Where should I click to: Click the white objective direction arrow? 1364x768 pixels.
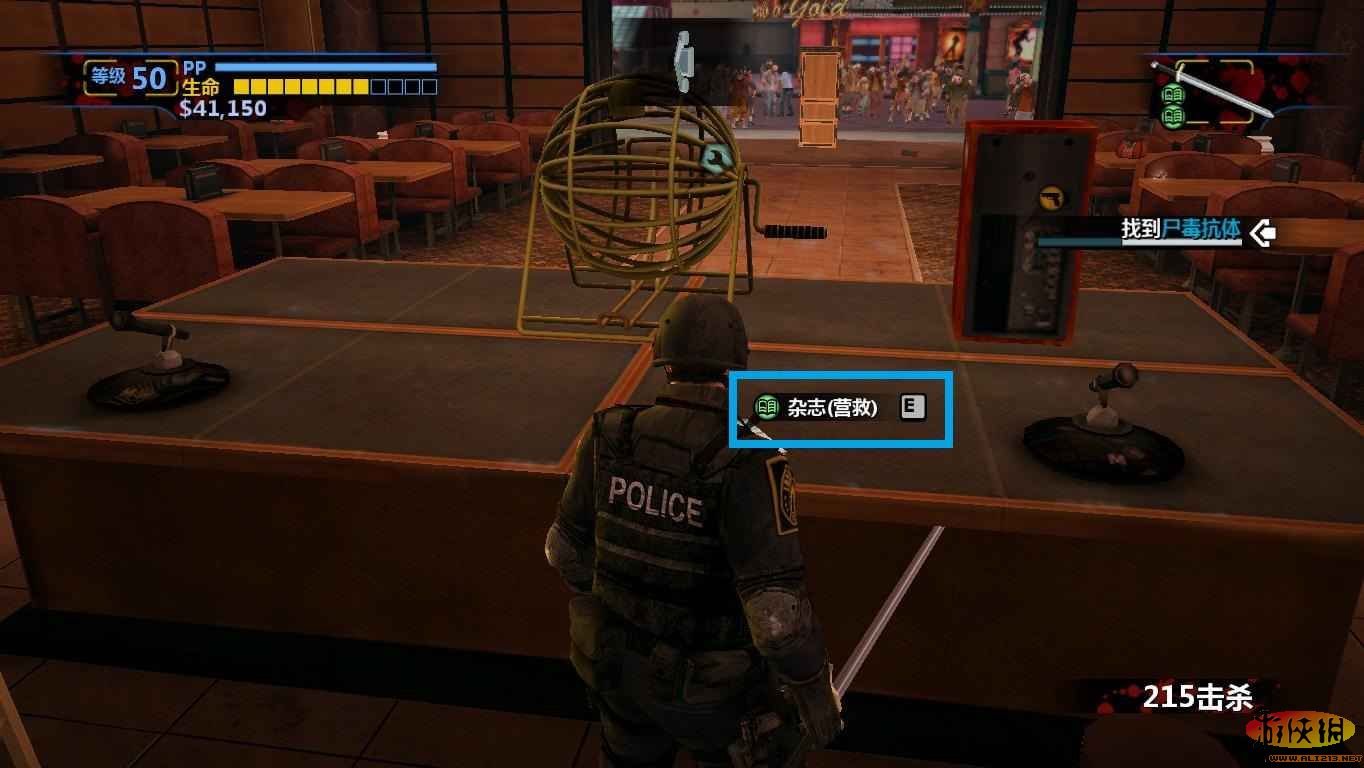click(x=1262, y=233)
